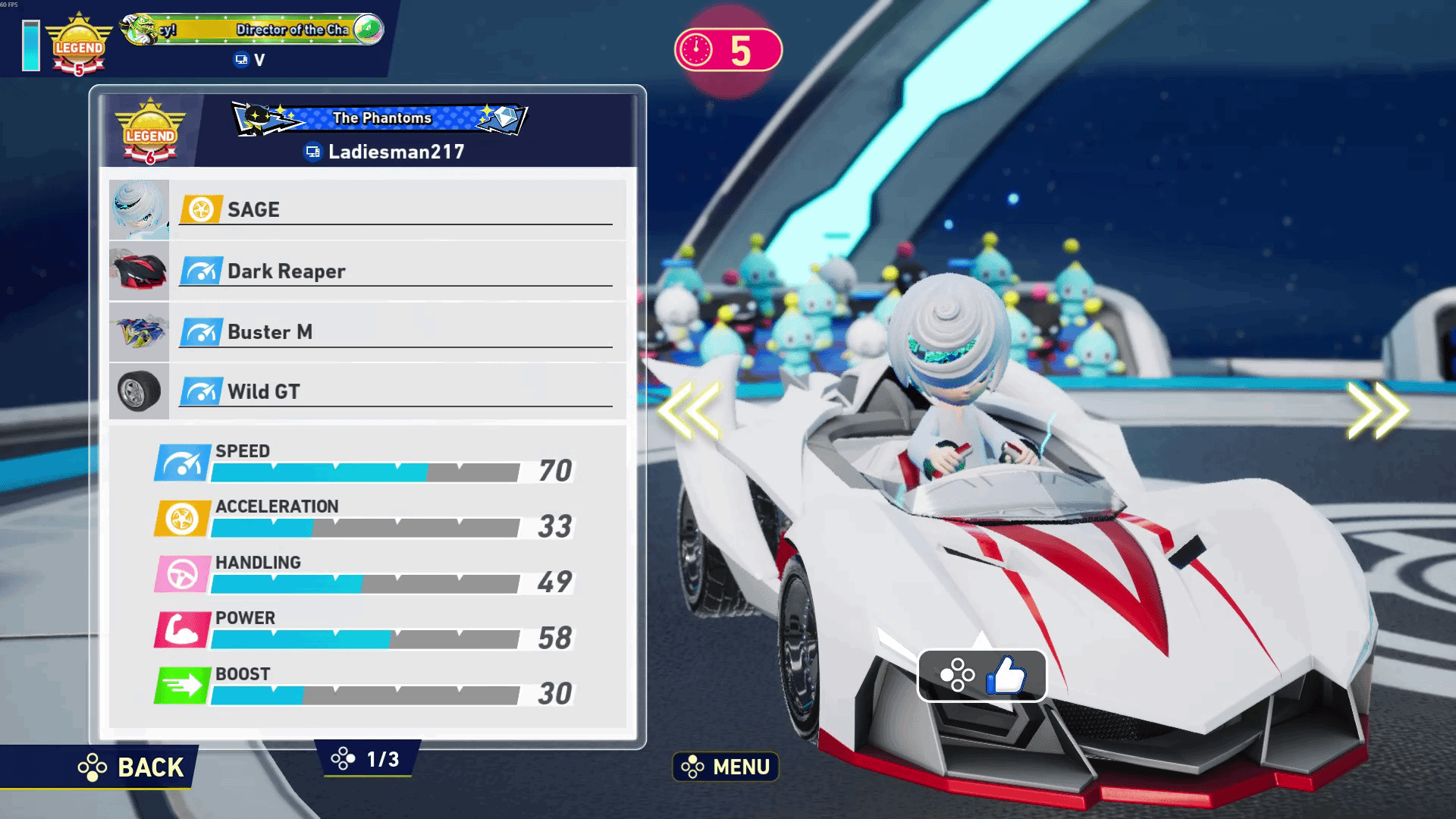Image resolution: width=1456 pixels, height=819 pixels.
Task: Open The Phantoms title banner
Action: [x=380, y=118]
